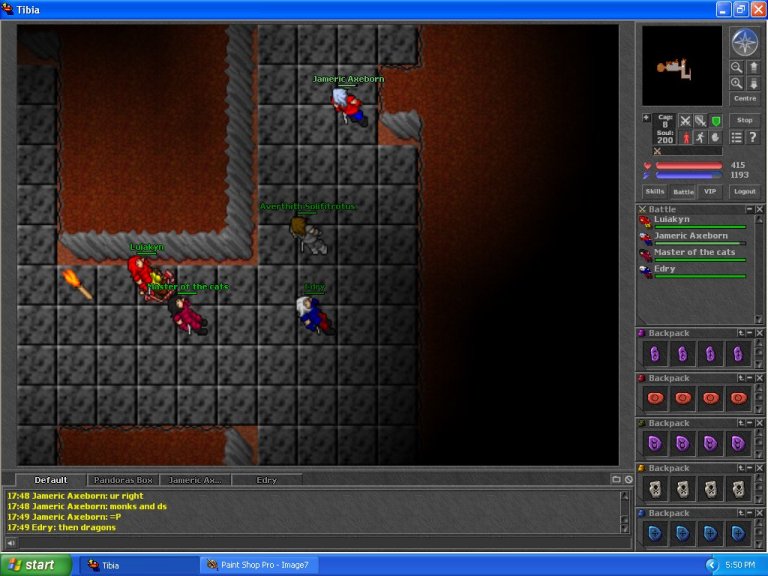Select the crossed swords offensive mode
Screen dimensions: 768x576
tap(685, 121)
